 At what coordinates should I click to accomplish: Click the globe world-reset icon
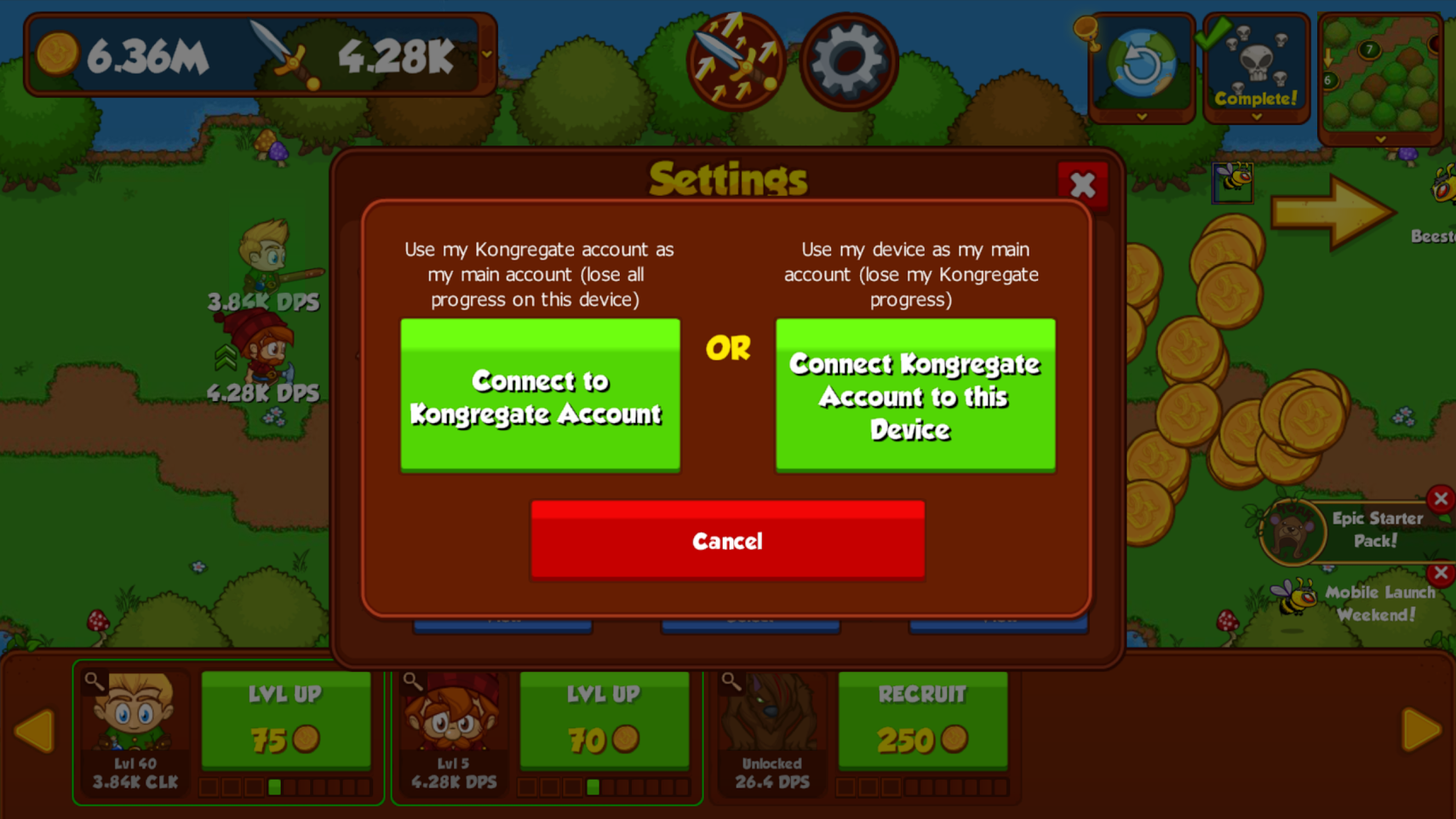click(x=1141, y=61)
